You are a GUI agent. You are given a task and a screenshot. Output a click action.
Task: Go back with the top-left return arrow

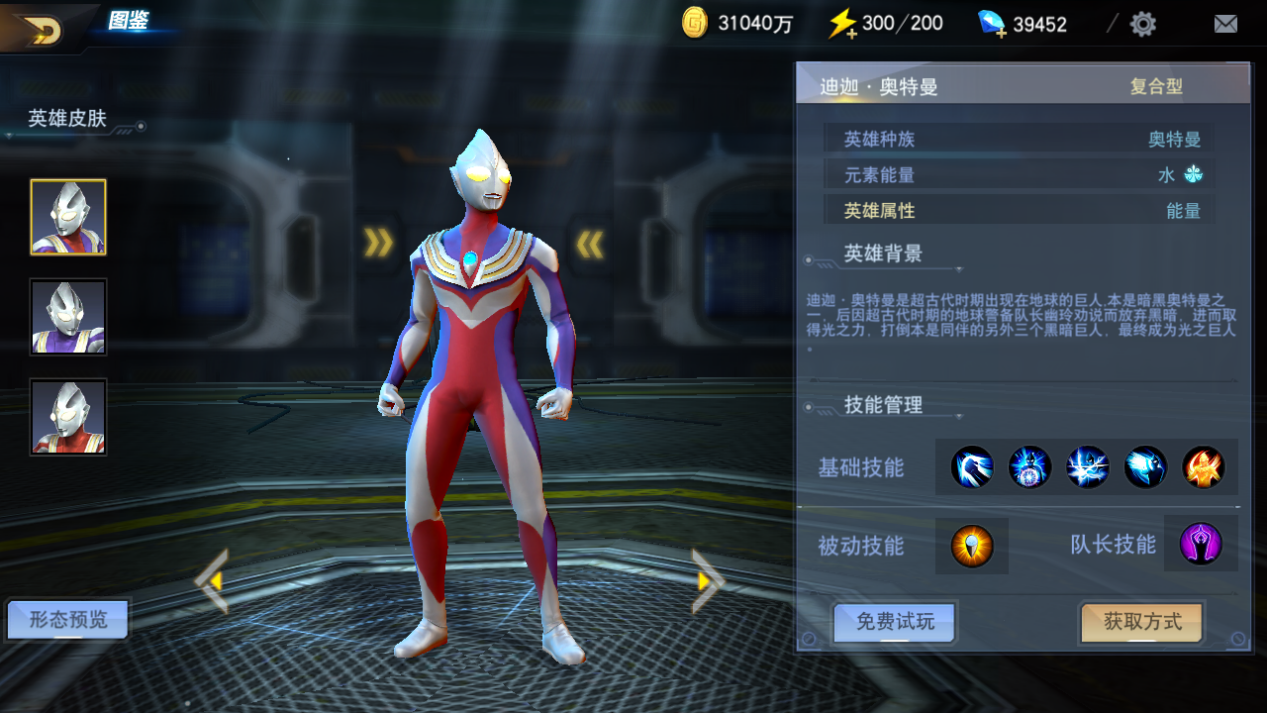click(x=40, y=30)
